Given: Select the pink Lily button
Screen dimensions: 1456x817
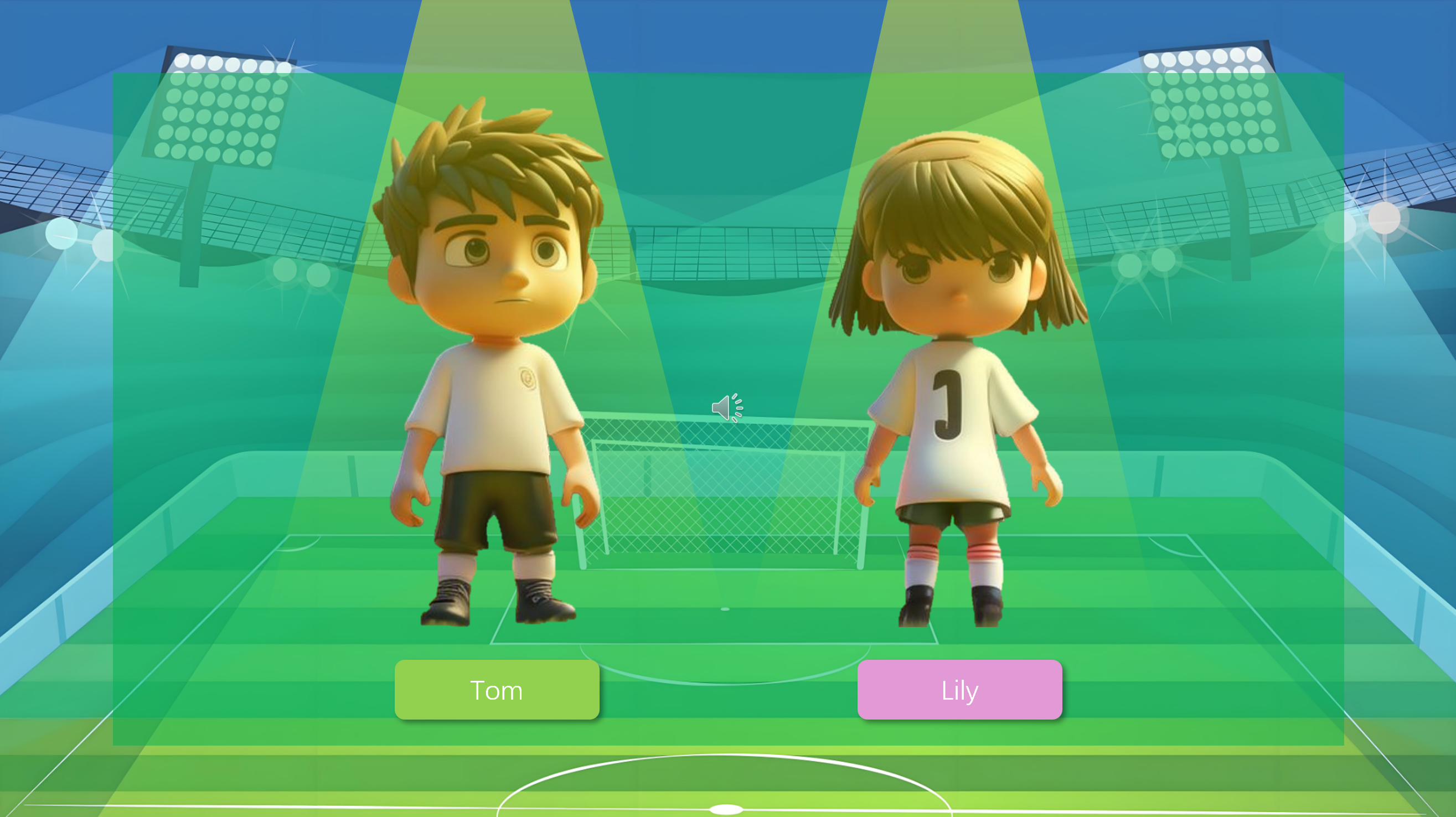Looking at the screenshot, I should (959, 689).
